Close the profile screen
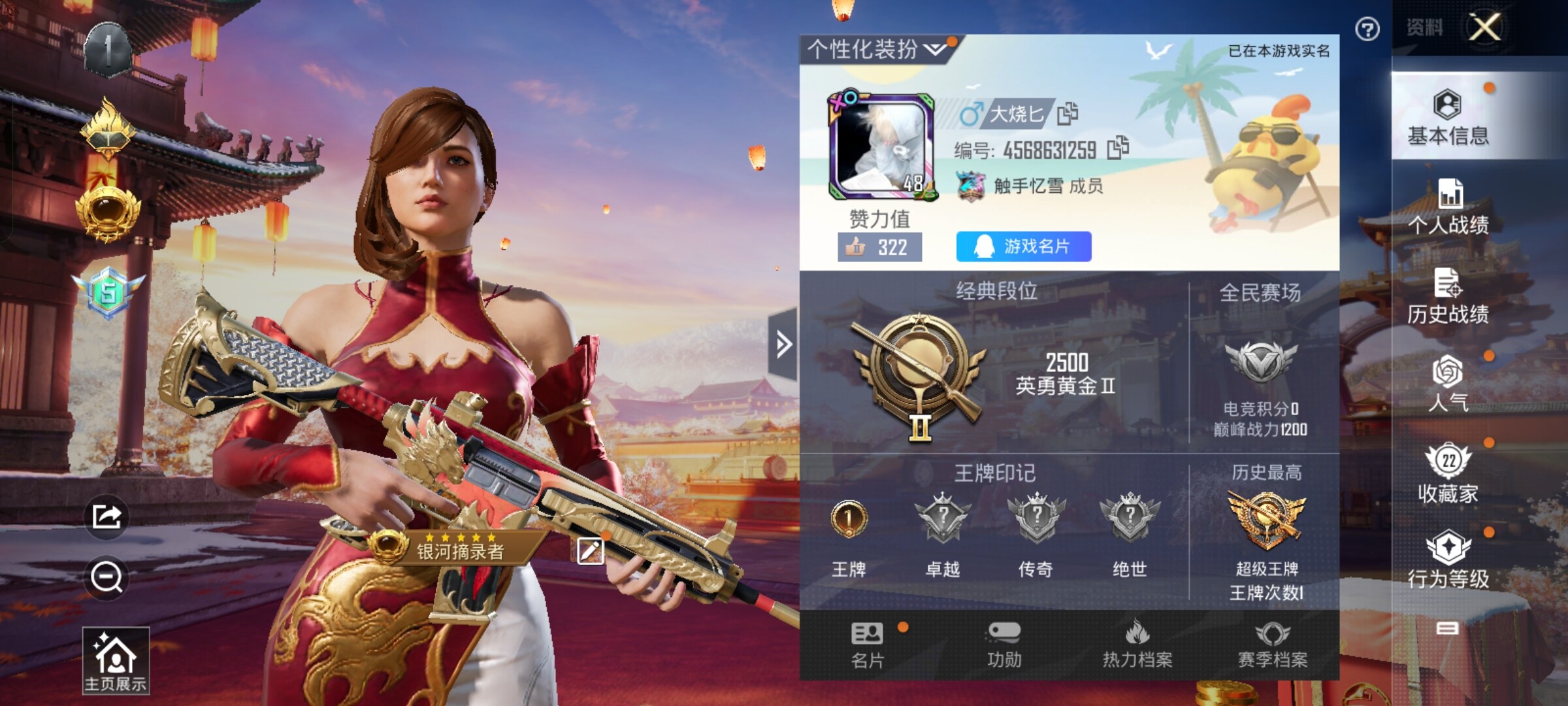This screenshot has height=706, width=1568. point(1484,27)
